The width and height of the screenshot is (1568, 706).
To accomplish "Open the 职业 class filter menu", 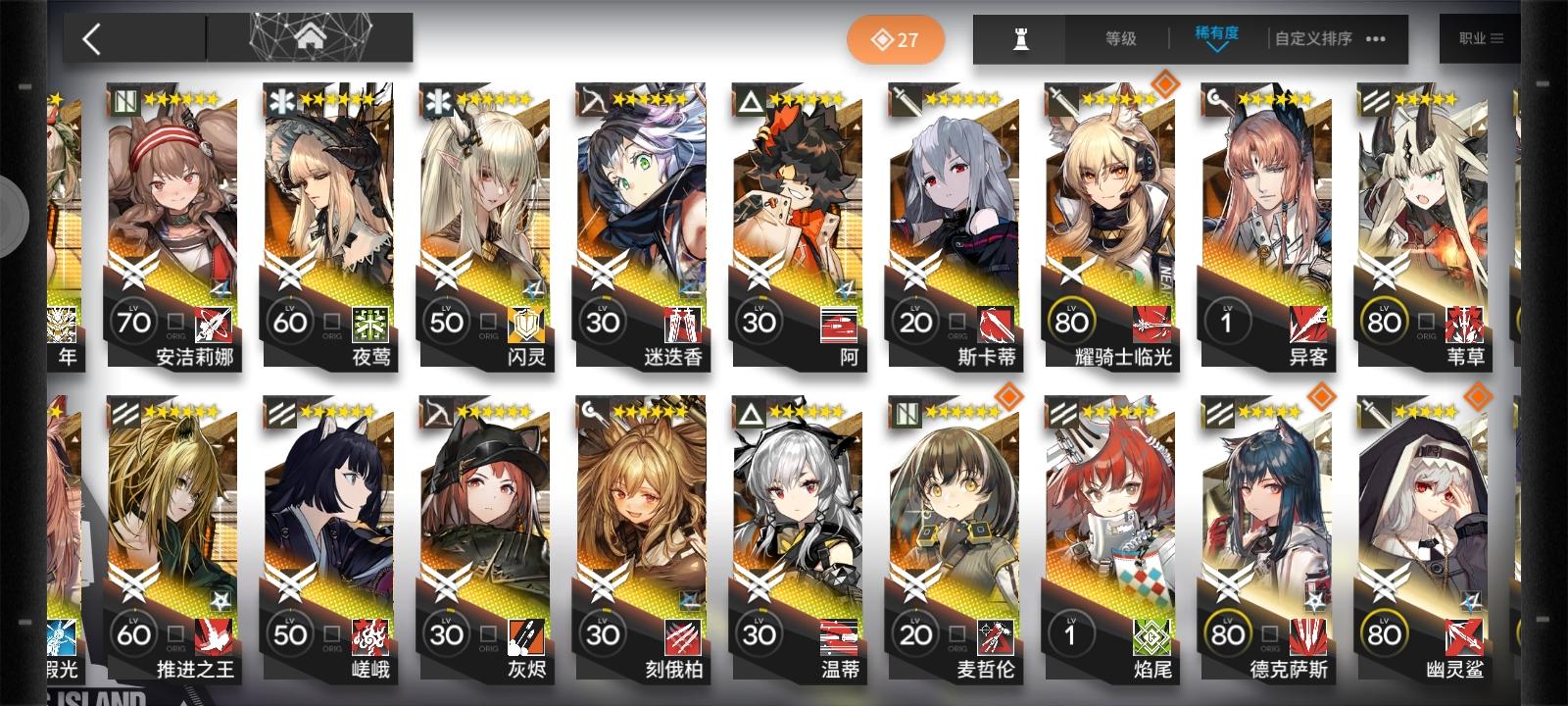I will pyautogui.click(x=1480, y=39).
